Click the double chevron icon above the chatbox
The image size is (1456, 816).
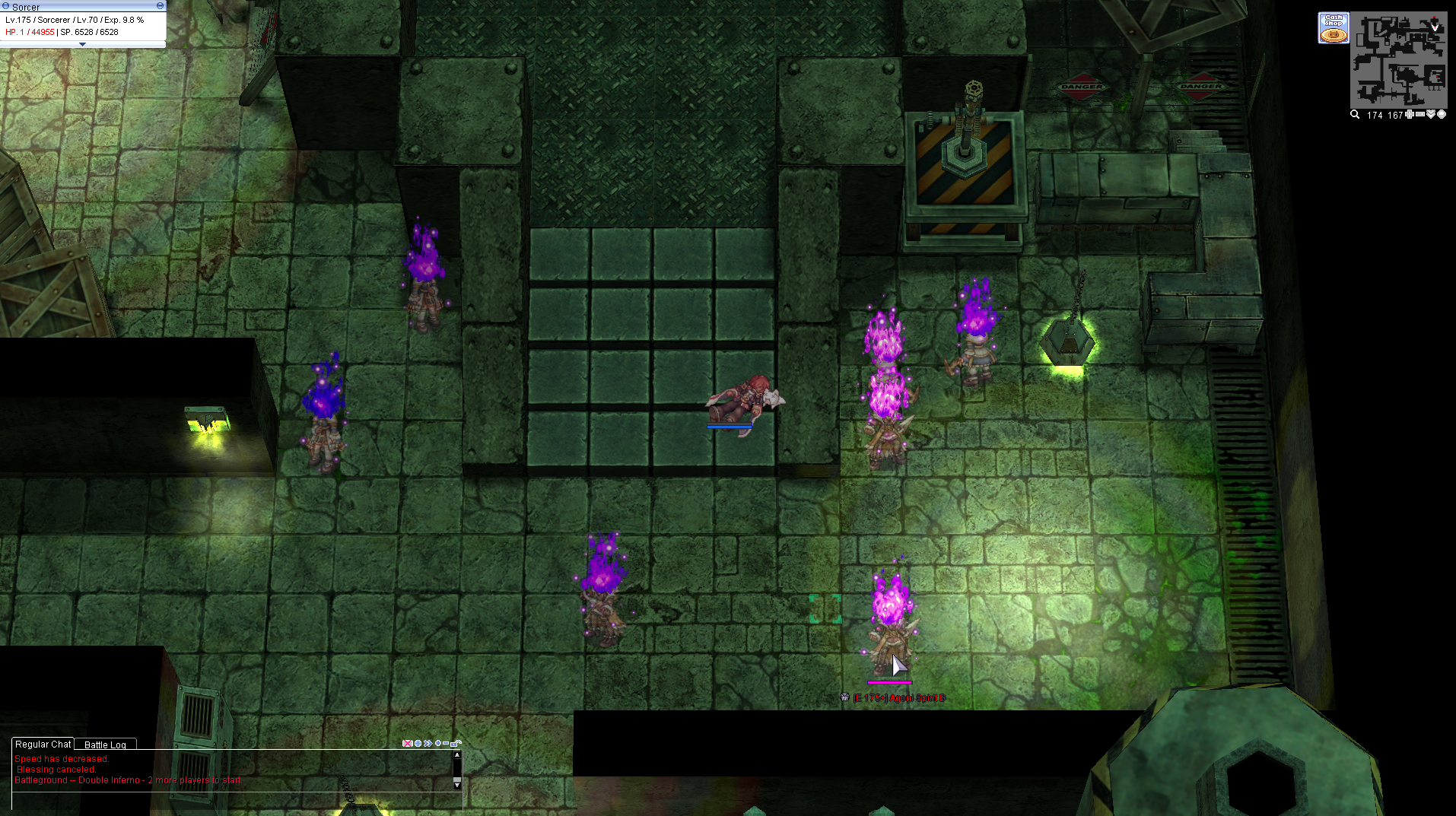pos(428,743)
